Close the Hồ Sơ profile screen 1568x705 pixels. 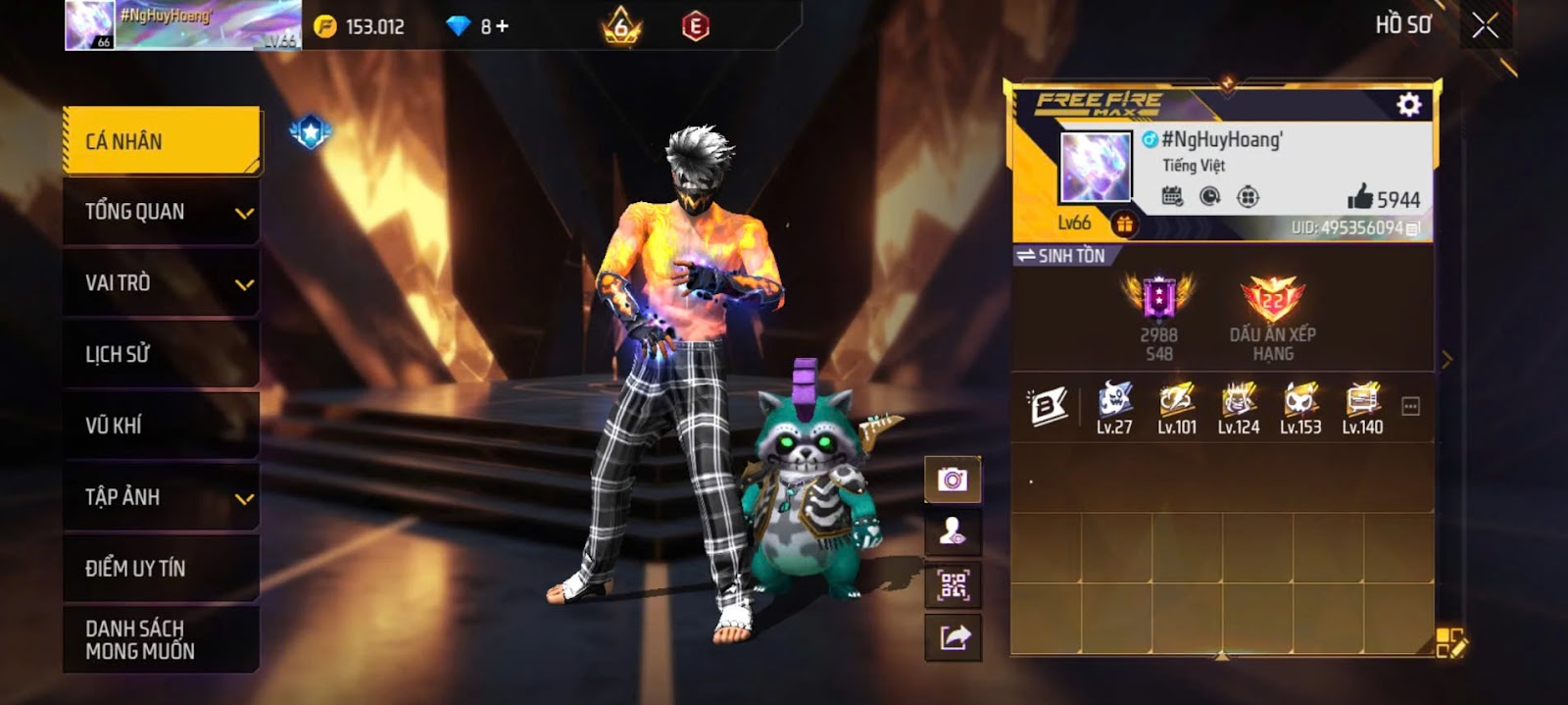point(1485,26)
